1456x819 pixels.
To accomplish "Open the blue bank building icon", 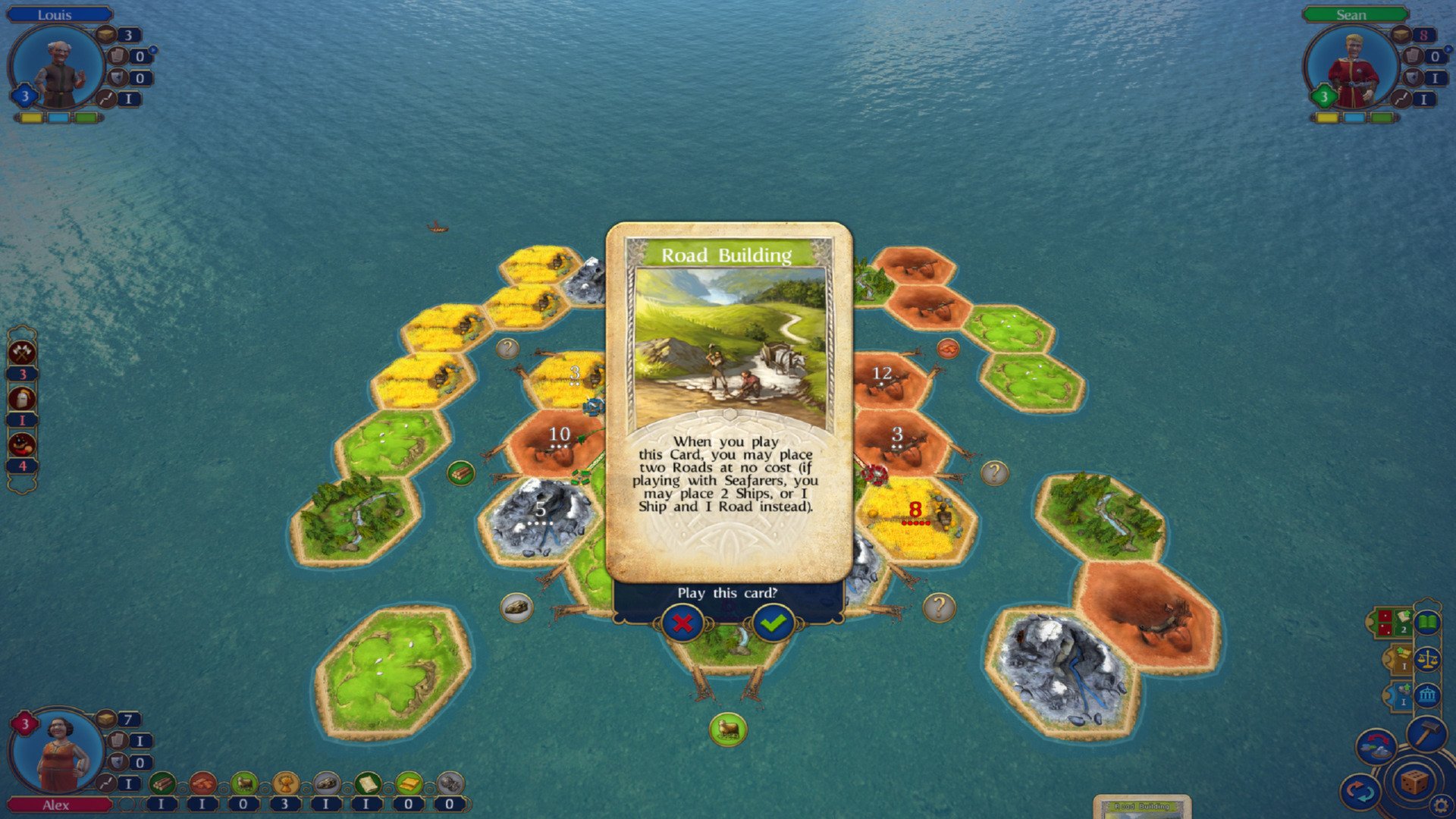I will pyautogui.click(x=1427, y=695).
